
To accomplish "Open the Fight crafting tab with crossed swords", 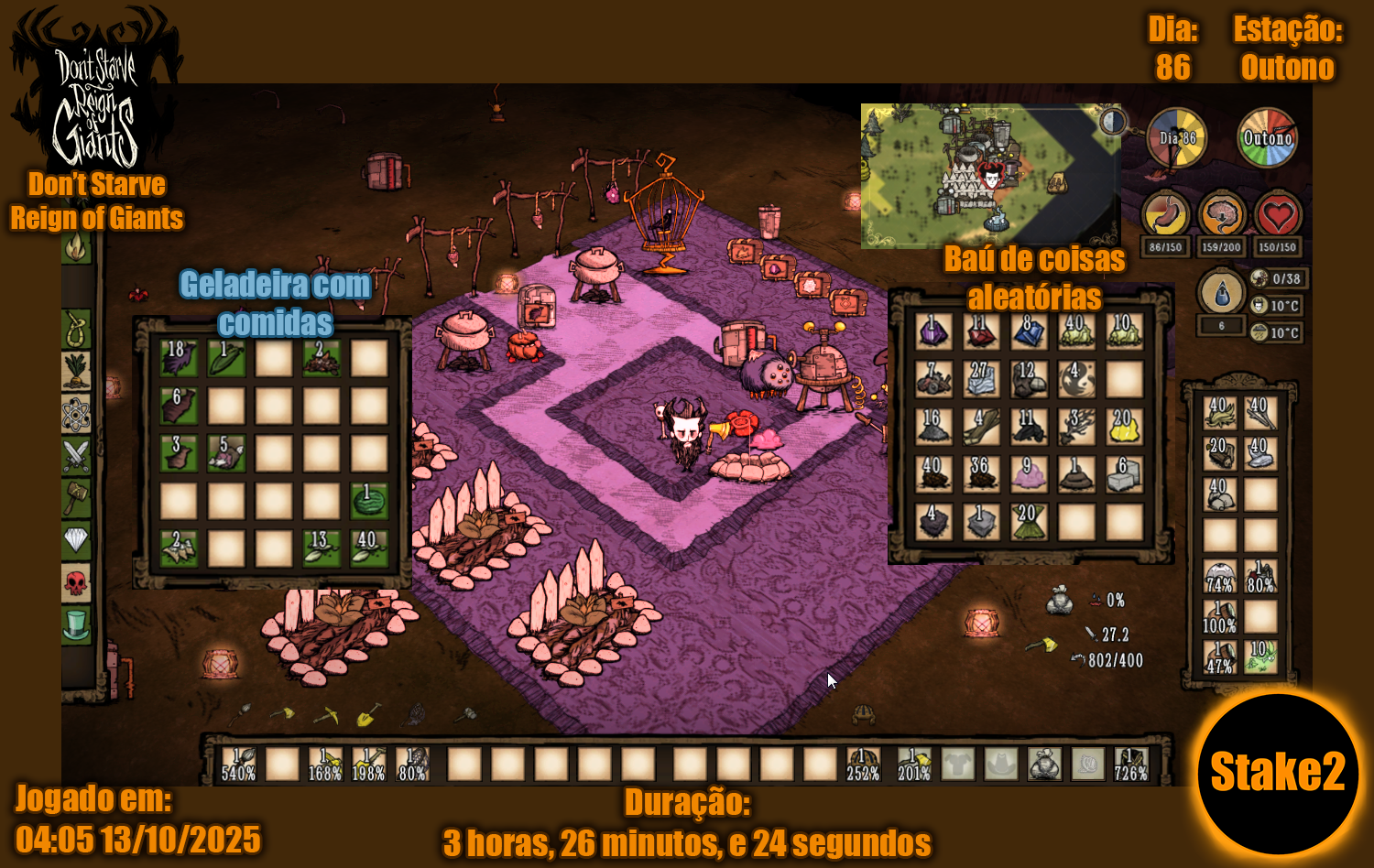I will (76, 455).
